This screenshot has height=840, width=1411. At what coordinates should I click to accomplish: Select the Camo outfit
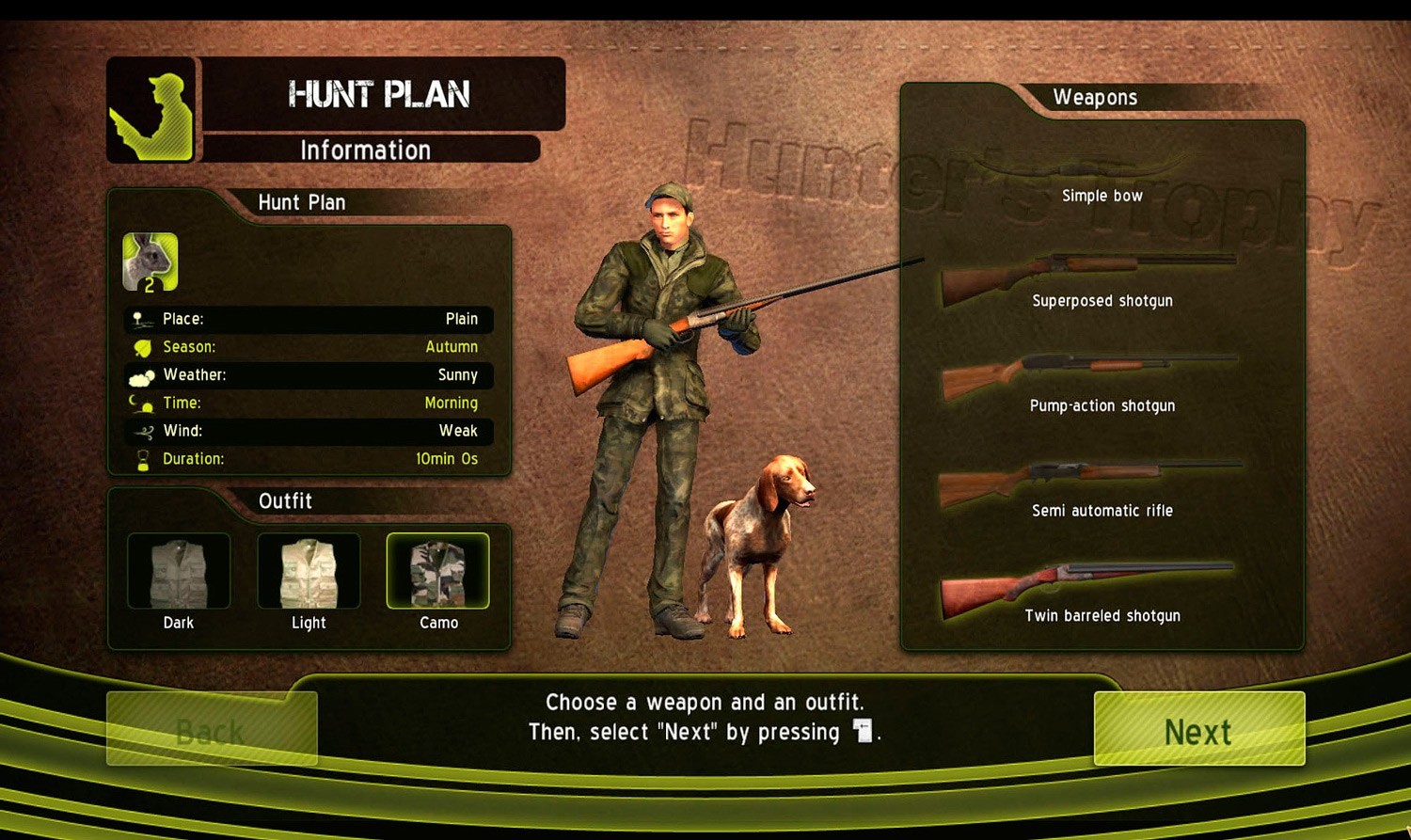click(x=438, y=569)
